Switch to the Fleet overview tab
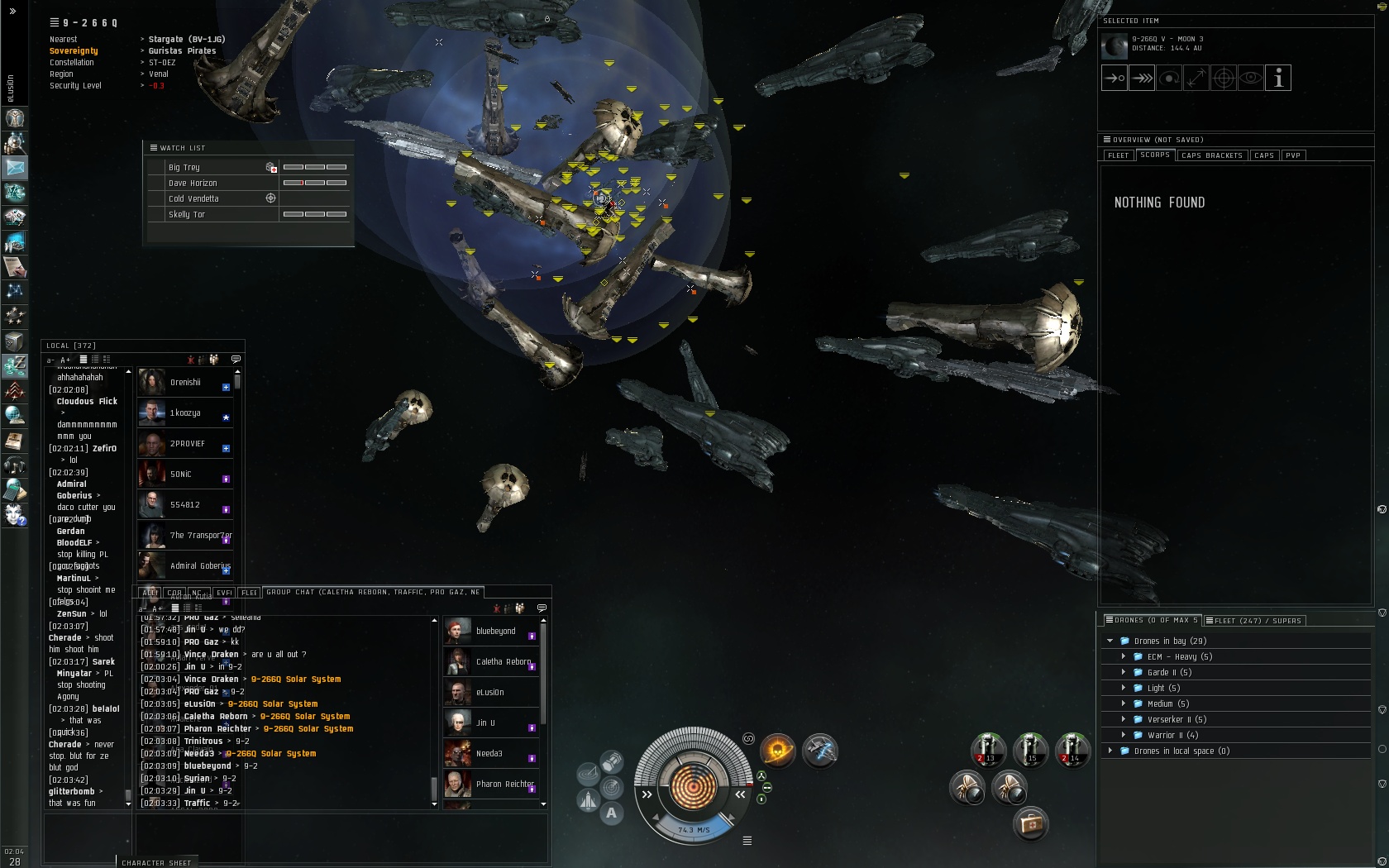The height and width of the screenshot is (868, 1389). point(1118,155)
